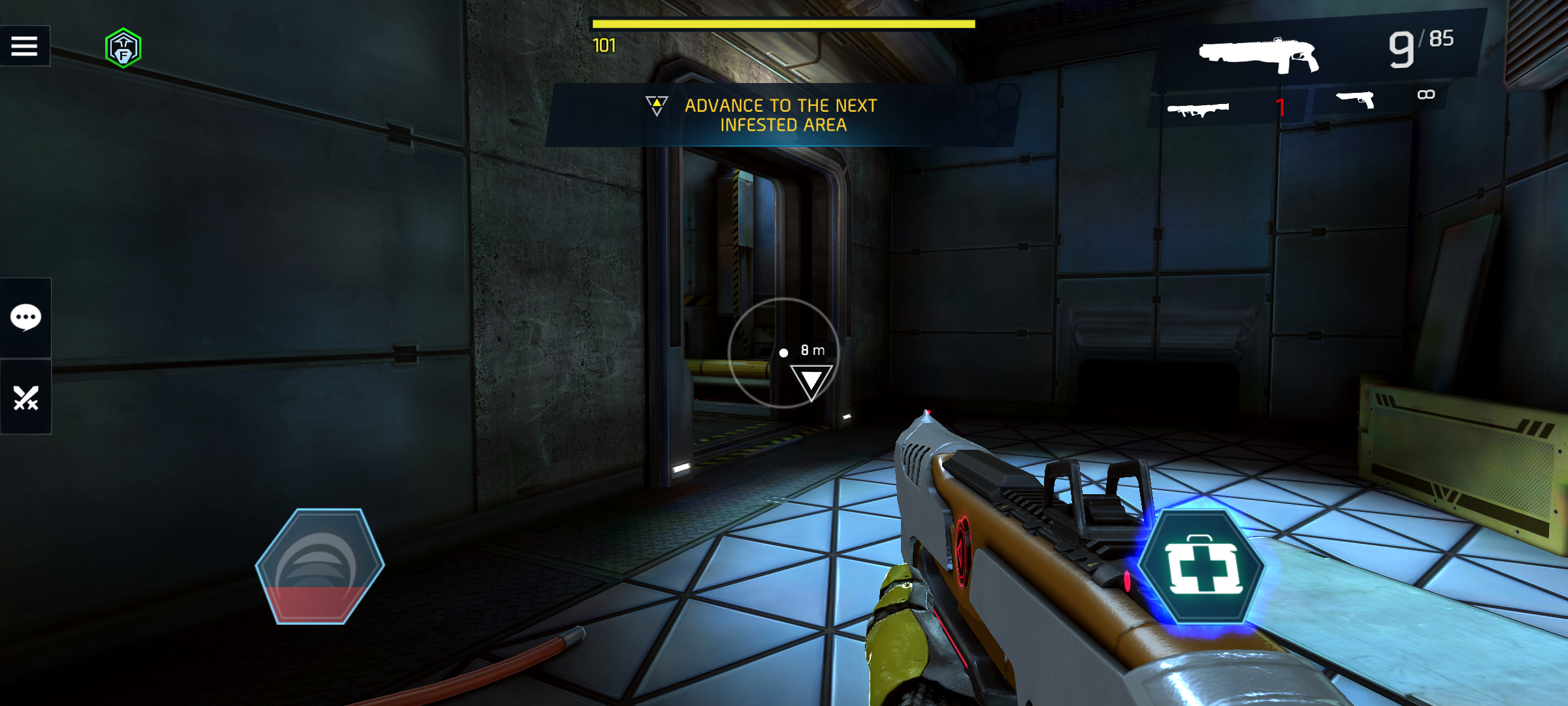Tap the objective banner to advance
The width and height of the screenshot is (1568, 706).
(x=781, y=115)
